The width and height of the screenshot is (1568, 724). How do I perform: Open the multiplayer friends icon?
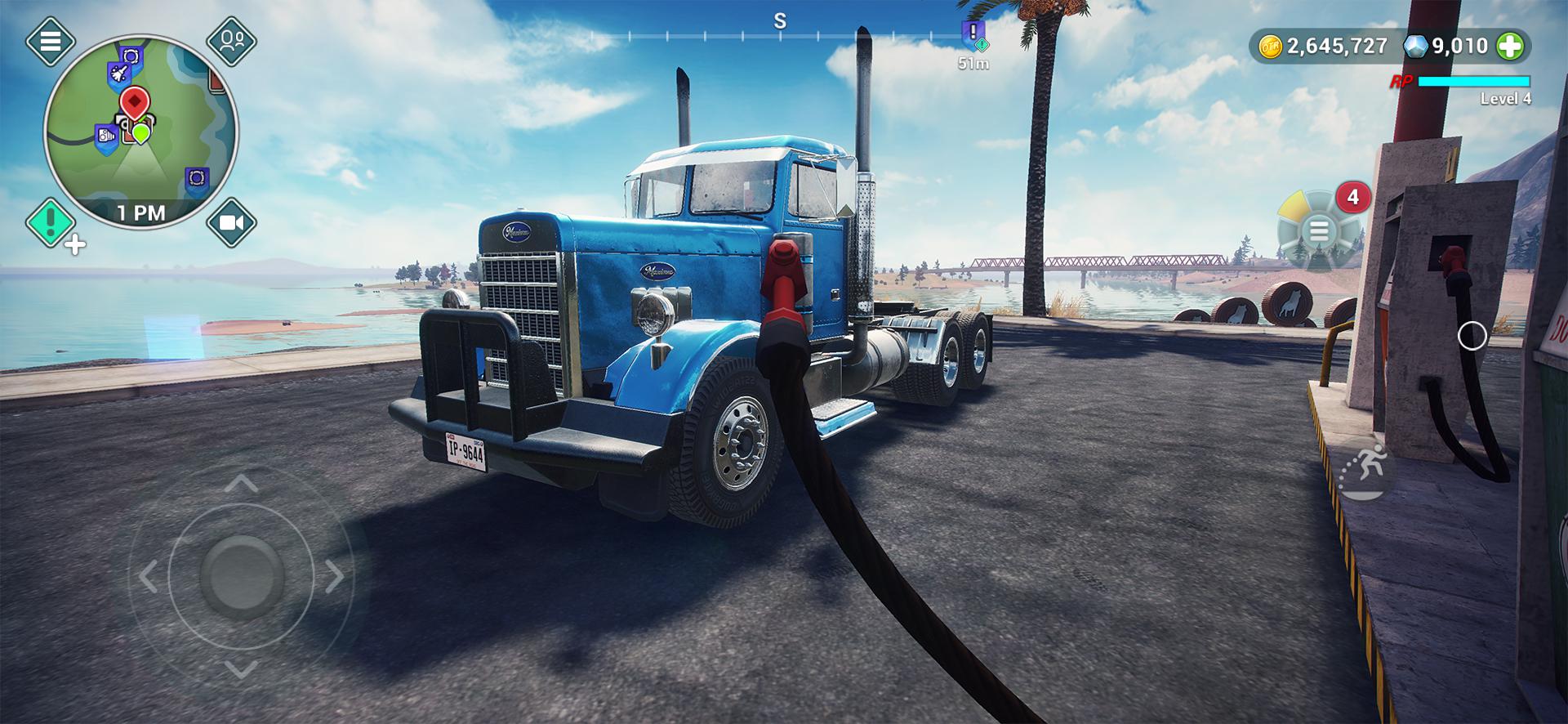231,40
